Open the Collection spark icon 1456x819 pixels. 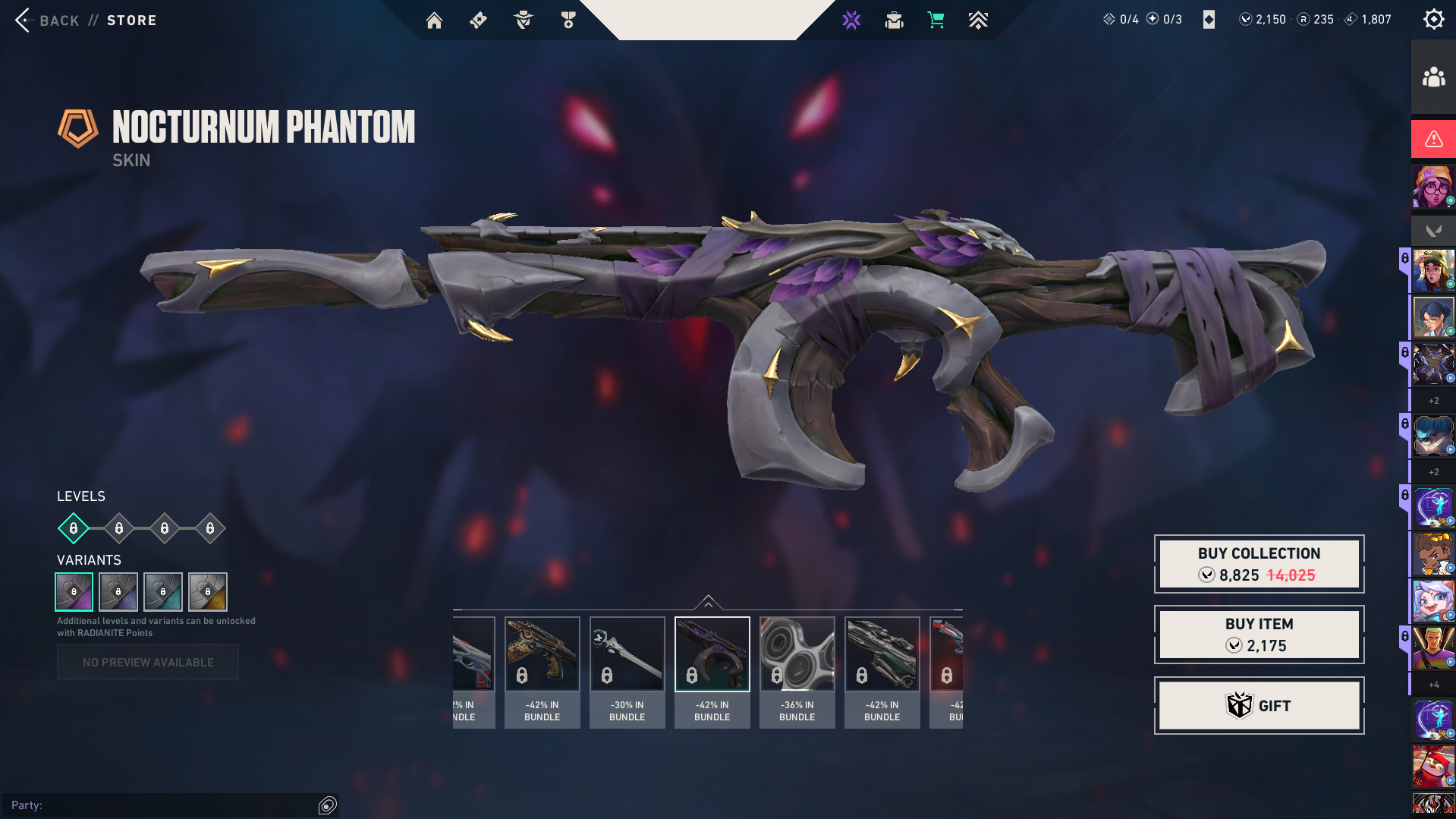851,20
